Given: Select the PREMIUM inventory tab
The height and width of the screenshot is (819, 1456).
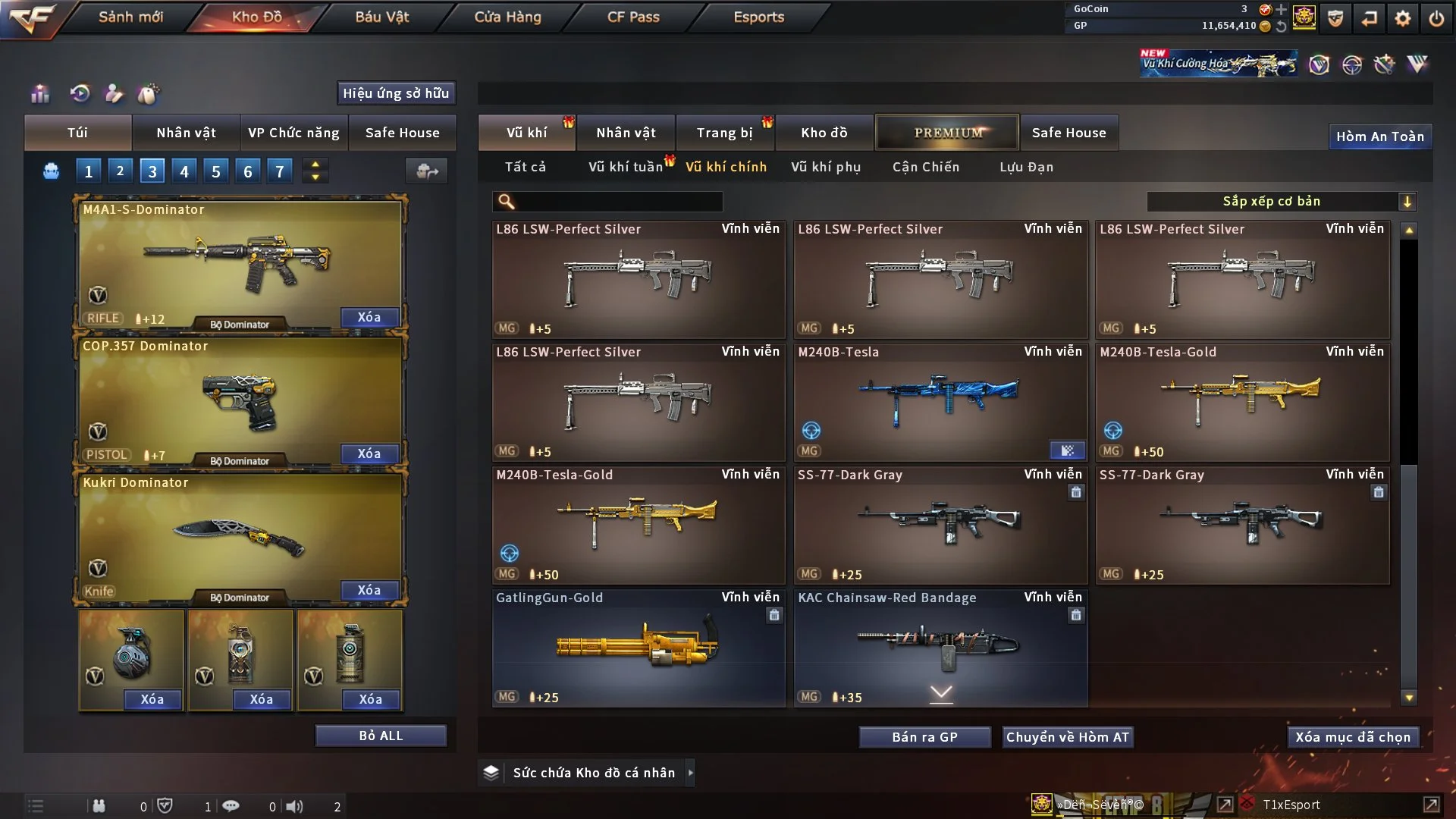Looking at the screenshot, I should (x=947, y=133).
